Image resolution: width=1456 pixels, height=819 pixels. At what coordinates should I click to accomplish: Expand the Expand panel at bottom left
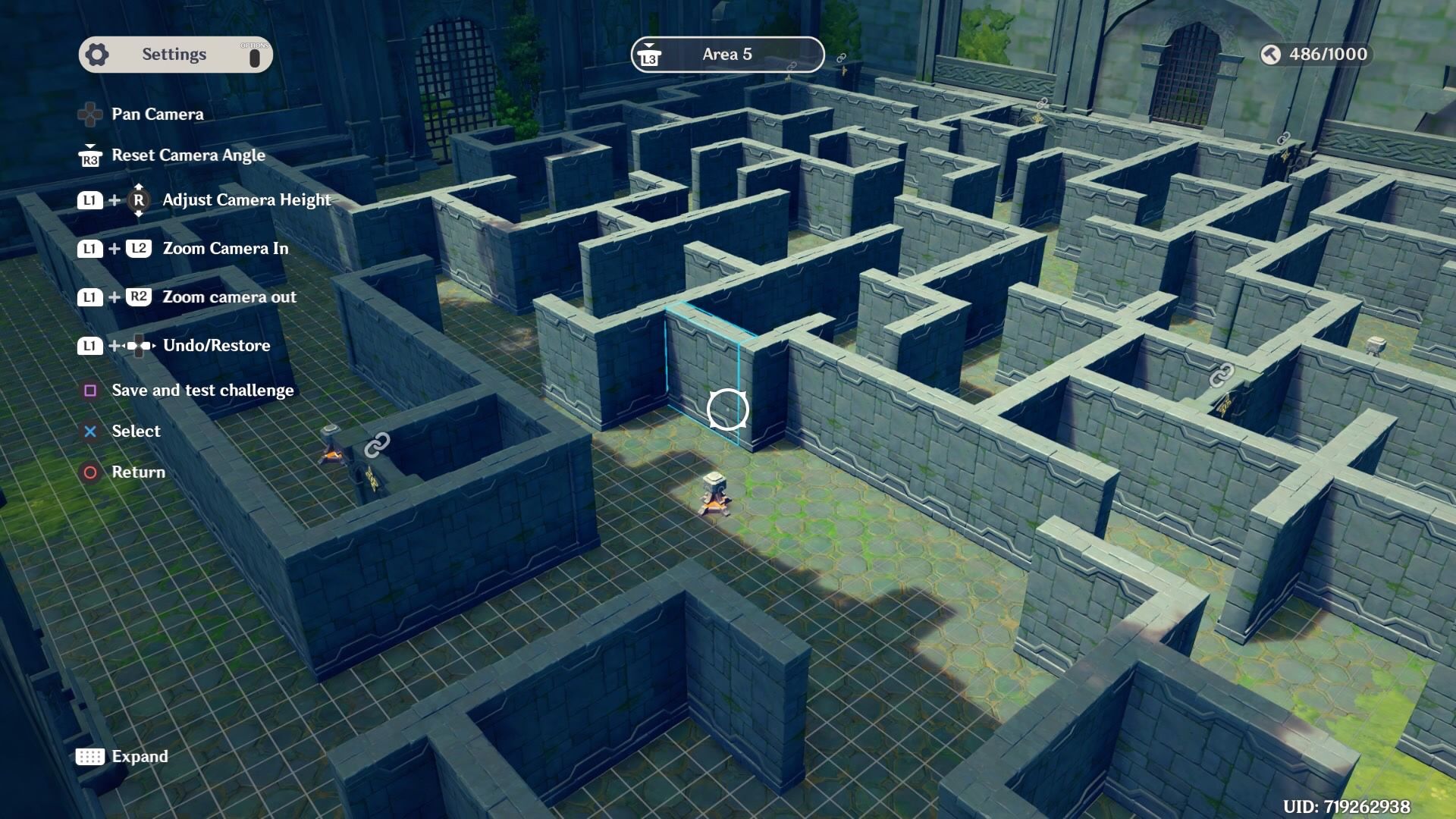140,756
